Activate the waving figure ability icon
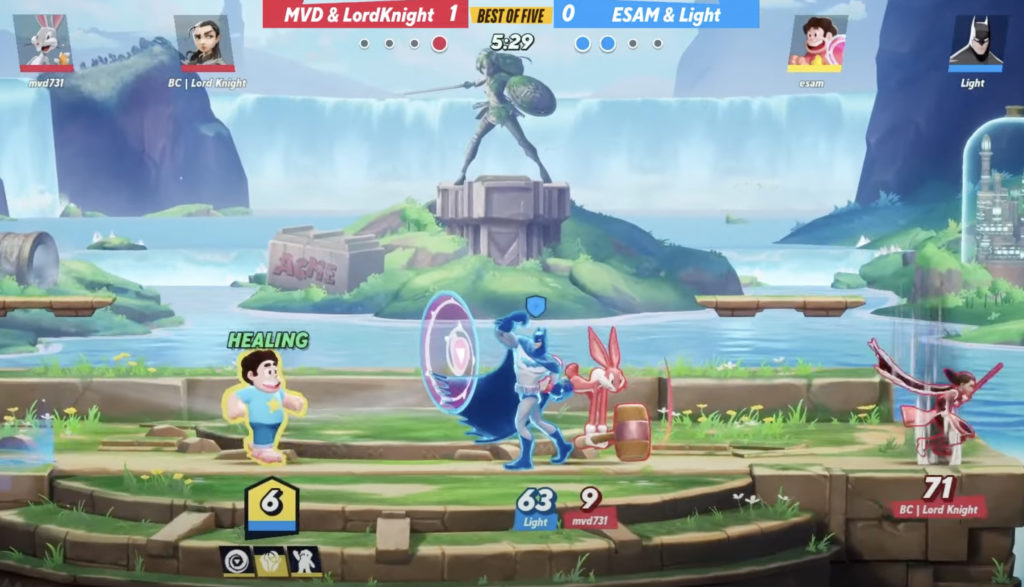1024x587 pixels. pos(304,561)
